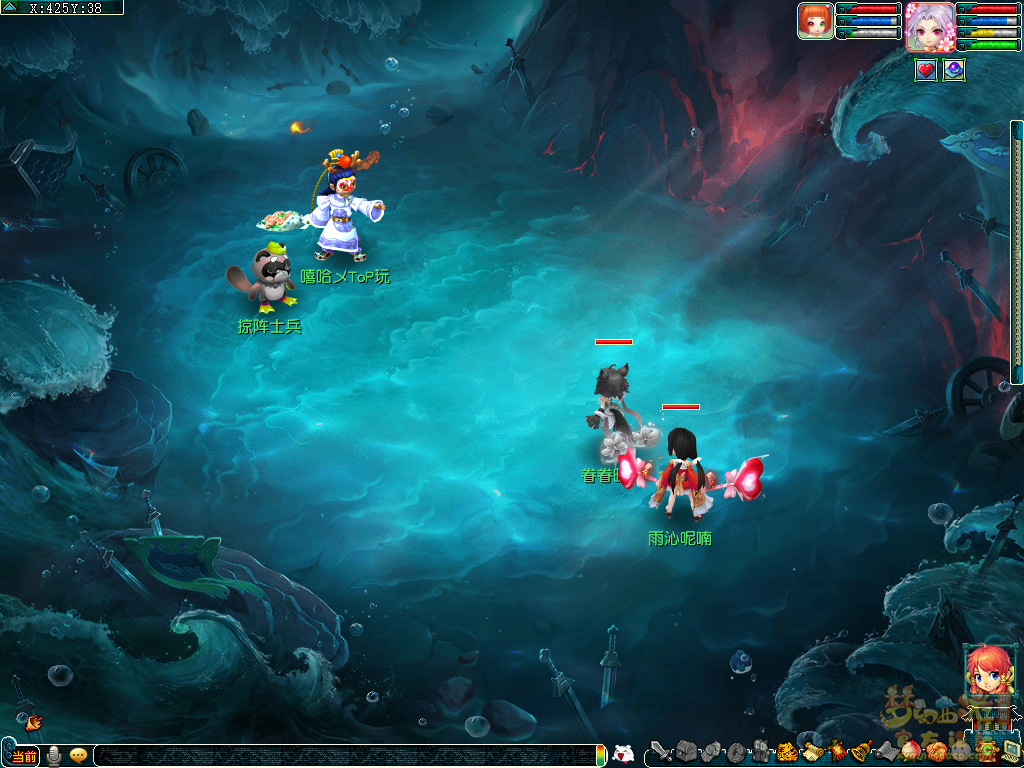The image size is (1024, 768).
Task: Open the treasure chest inventory icon
Action: click(x=685, y=752)
